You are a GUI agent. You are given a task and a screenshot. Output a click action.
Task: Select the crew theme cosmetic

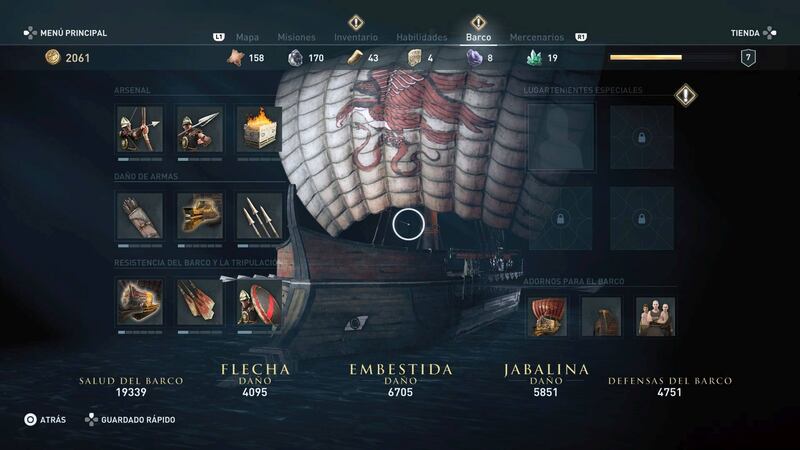[656, 316]
